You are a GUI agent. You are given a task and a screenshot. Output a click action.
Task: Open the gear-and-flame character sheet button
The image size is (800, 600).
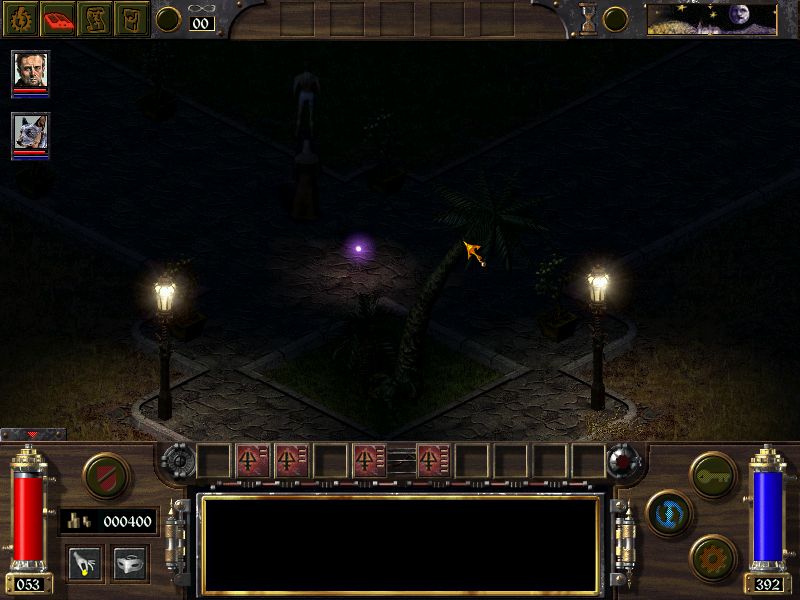[x=19, y=19]
